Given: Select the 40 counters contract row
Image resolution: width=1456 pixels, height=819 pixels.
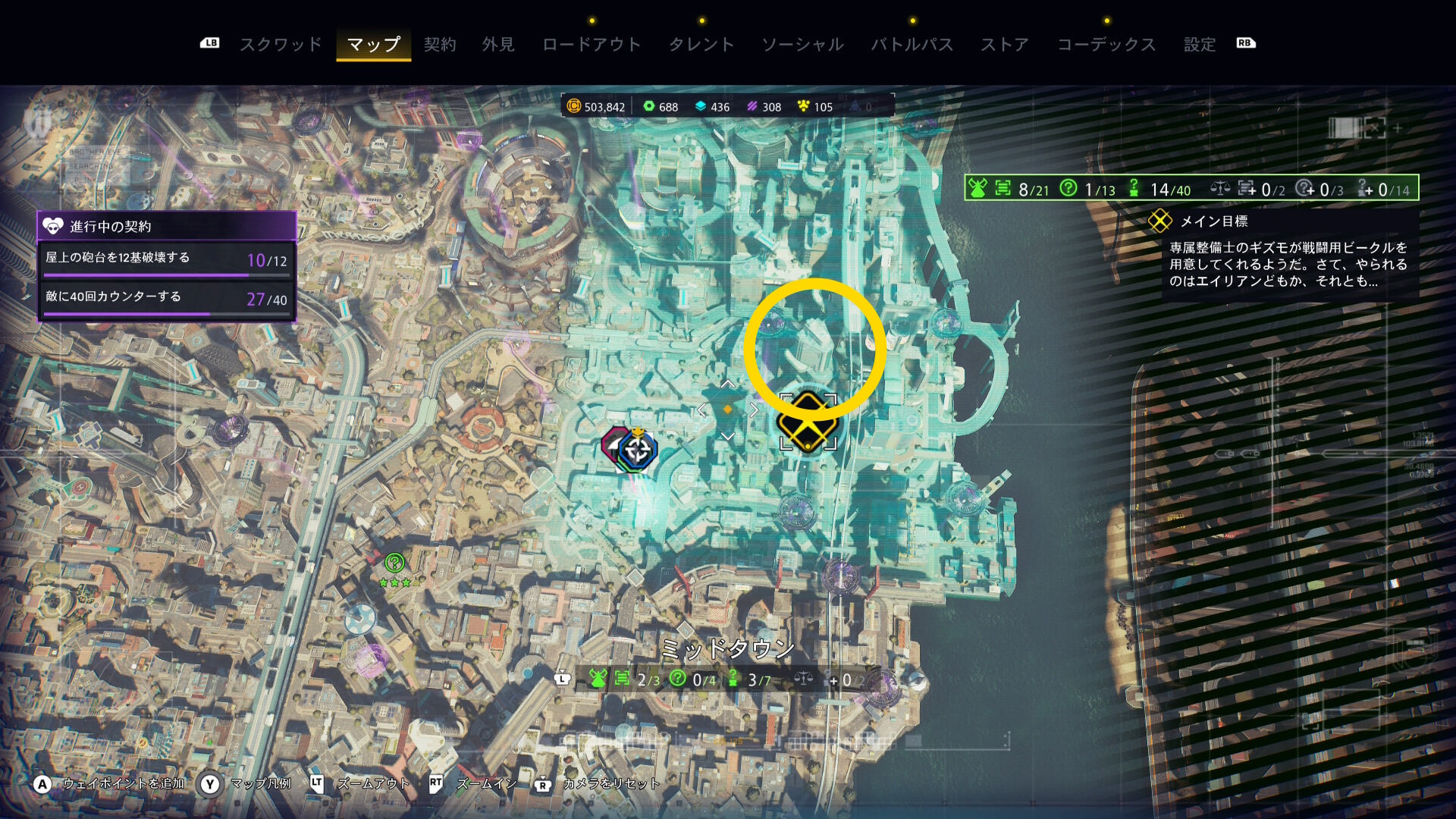Looking at the screenshot, I should tap(167, 298).
